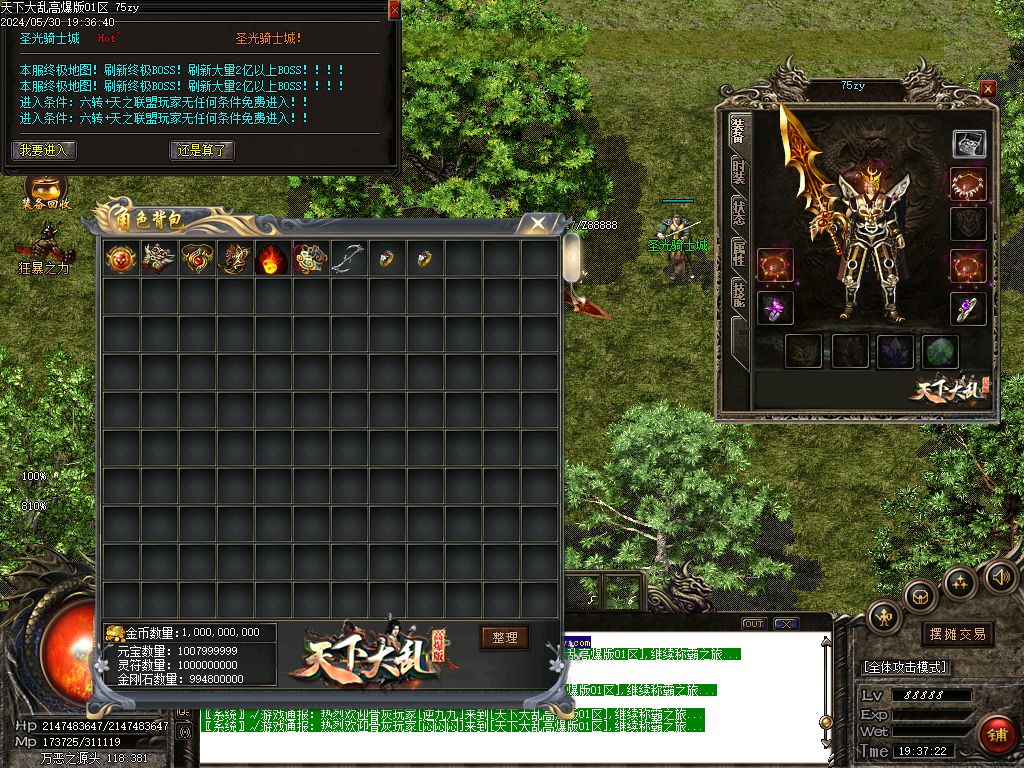This screenshot has width=1024, height=768.
Task: Select the silver bow item in the bag
Action: [x=348, y=259]
